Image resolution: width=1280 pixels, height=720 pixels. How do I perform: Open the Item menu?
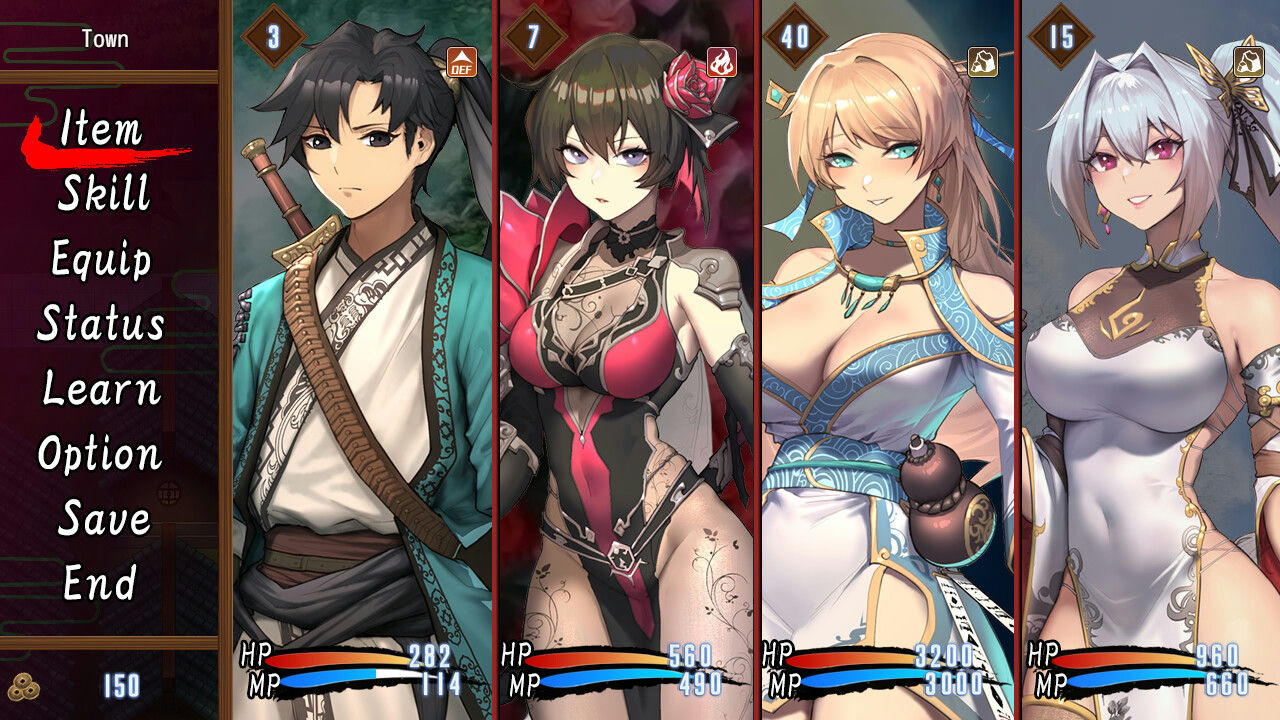click(x=102, y=131)
